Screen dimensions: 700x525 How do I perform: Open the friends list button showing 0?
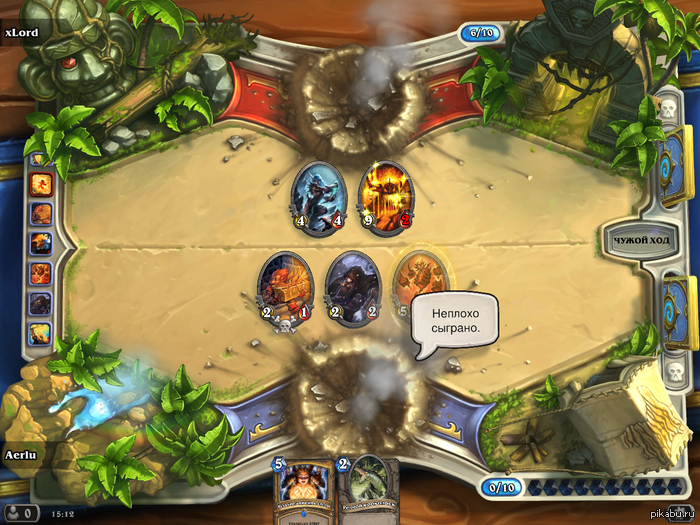[x=21, y=513]
